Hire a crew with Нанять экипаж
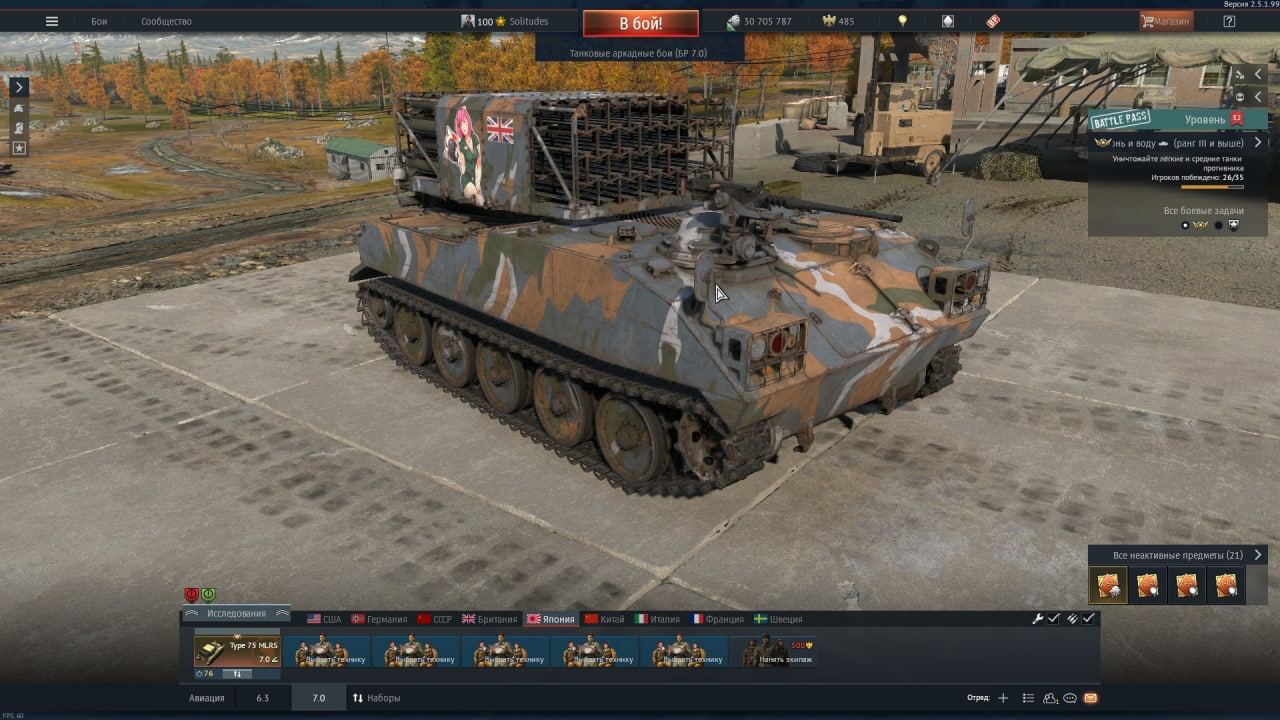 (776, 651)
